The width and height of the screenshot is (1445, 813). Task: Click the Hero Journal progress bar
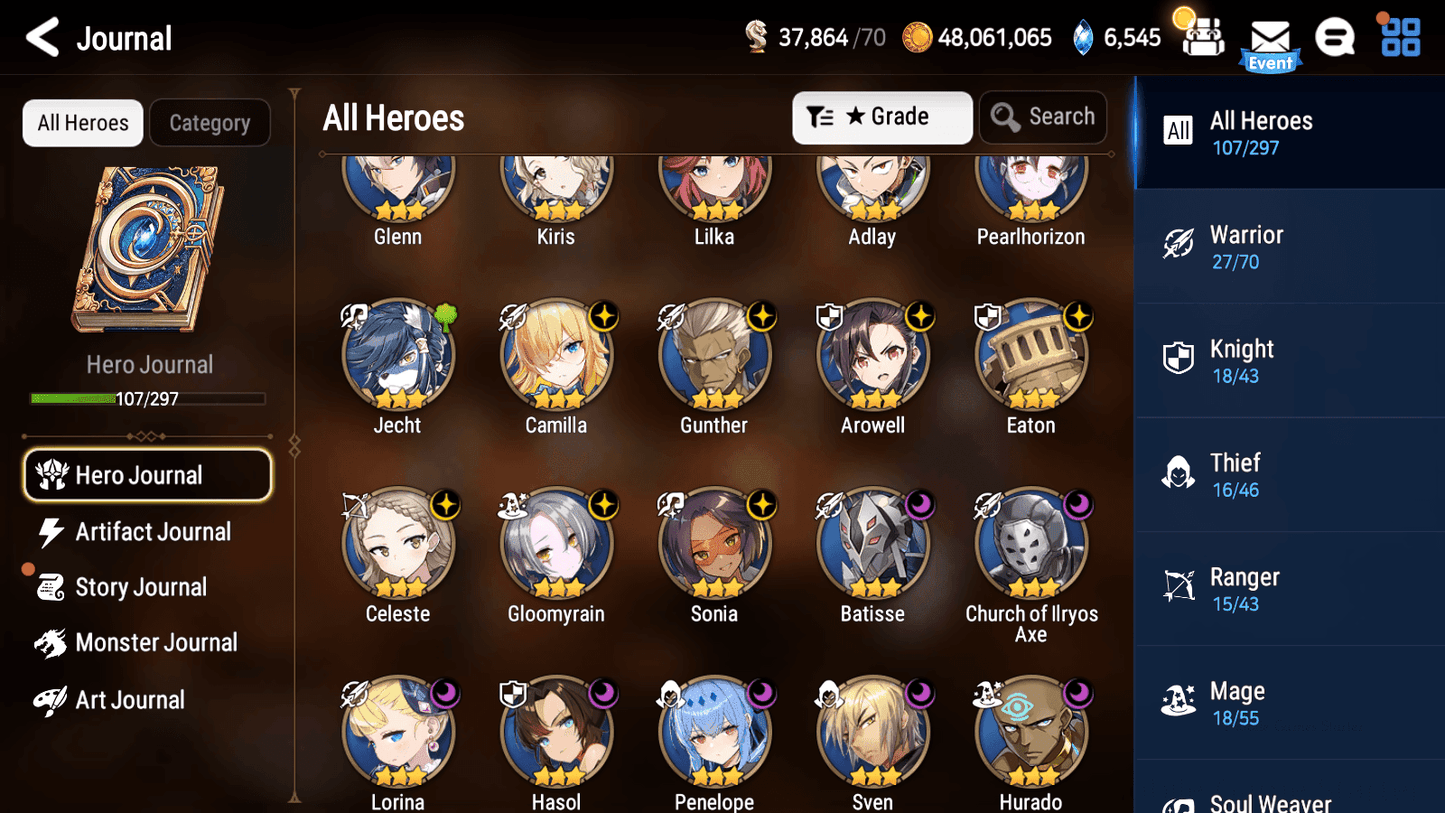coord(150,398)
